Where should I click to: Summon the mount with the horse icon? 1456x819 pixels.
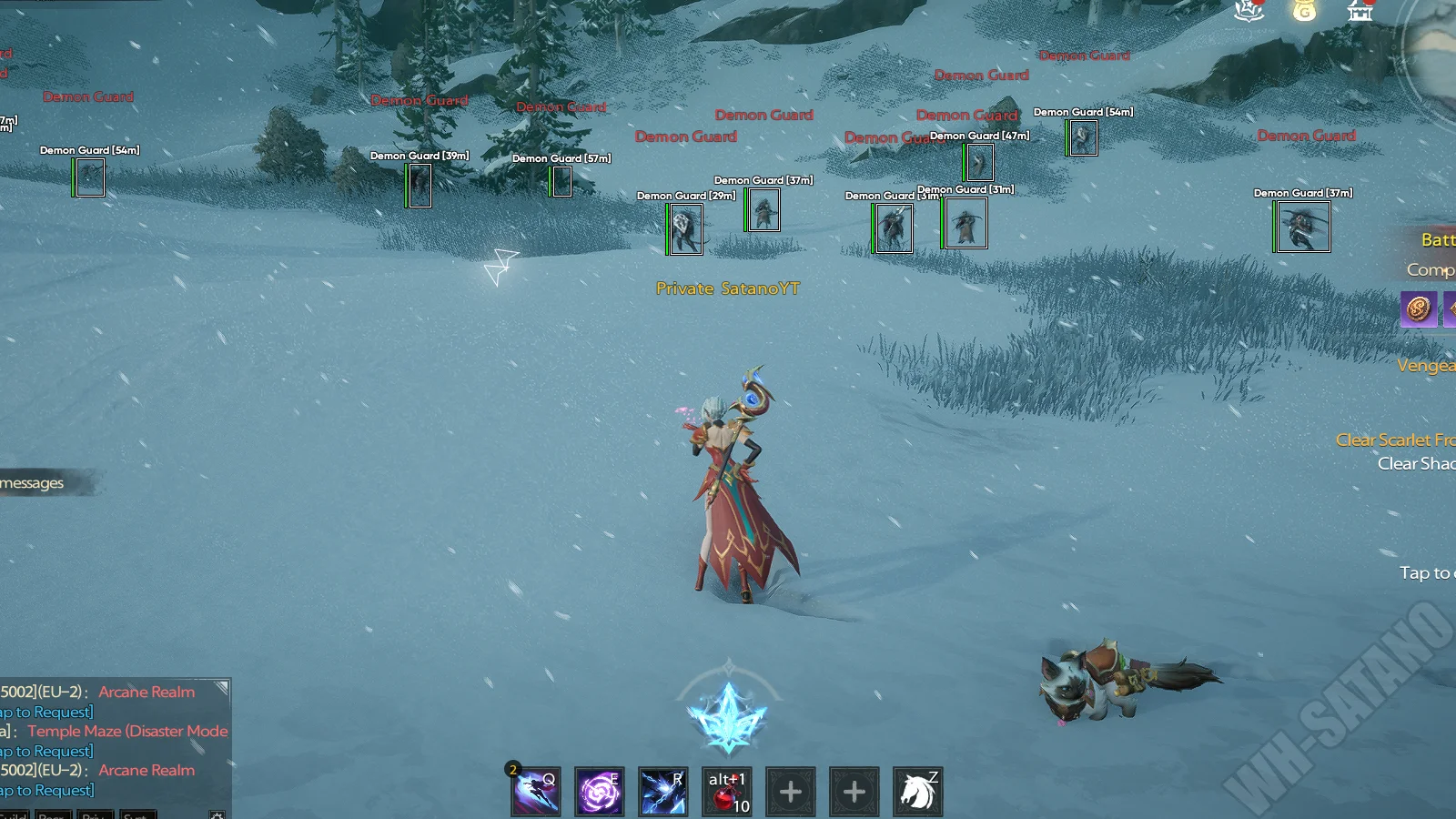coord(917,792)
